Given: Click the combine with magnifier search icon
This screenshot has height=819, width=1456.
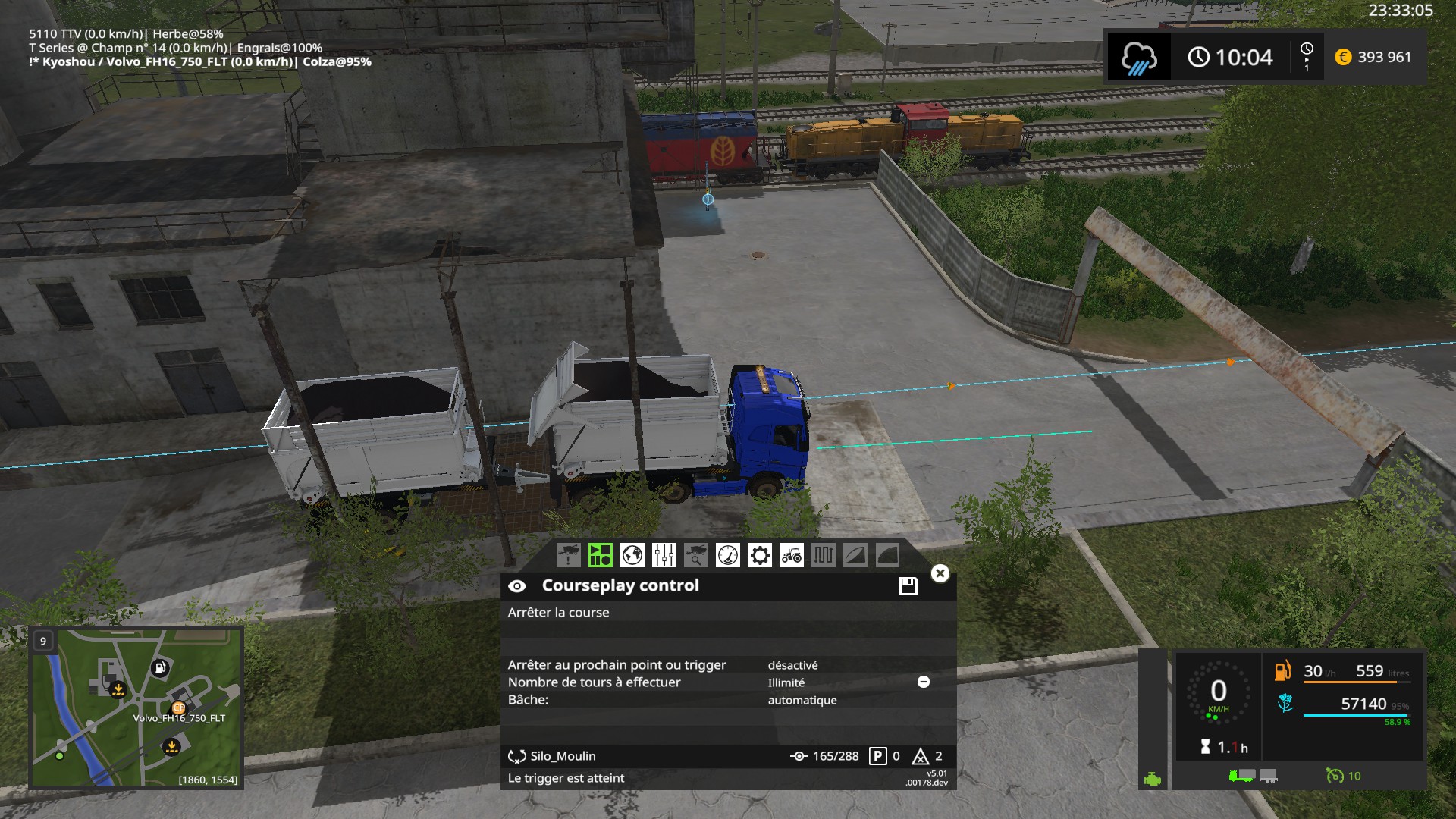Looking at the screenshot, I should pyautogui.click(x=696, y=556).
